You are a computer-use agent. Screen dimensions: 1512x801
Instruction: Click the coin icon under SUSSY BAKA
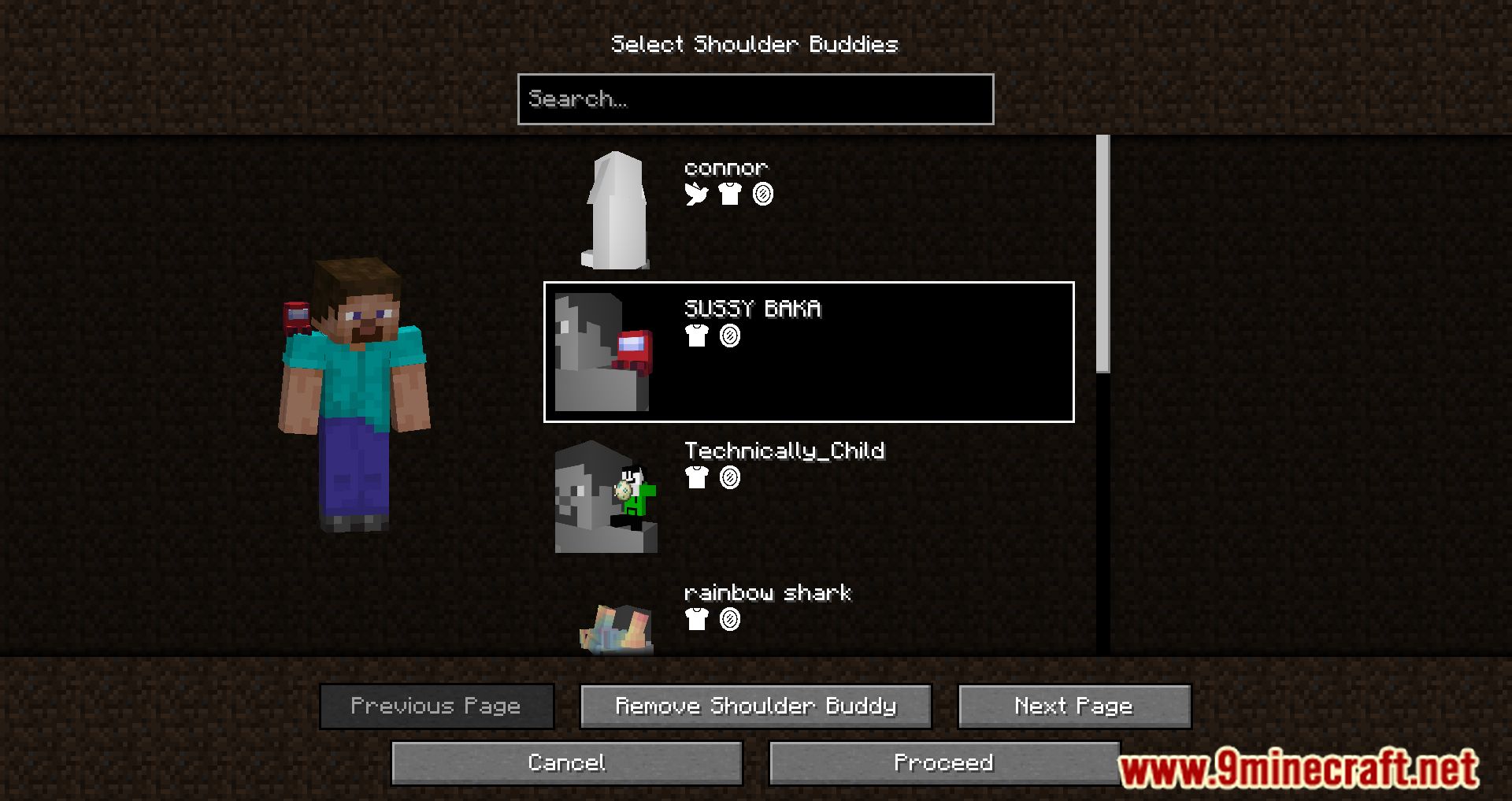pos(729,337)
